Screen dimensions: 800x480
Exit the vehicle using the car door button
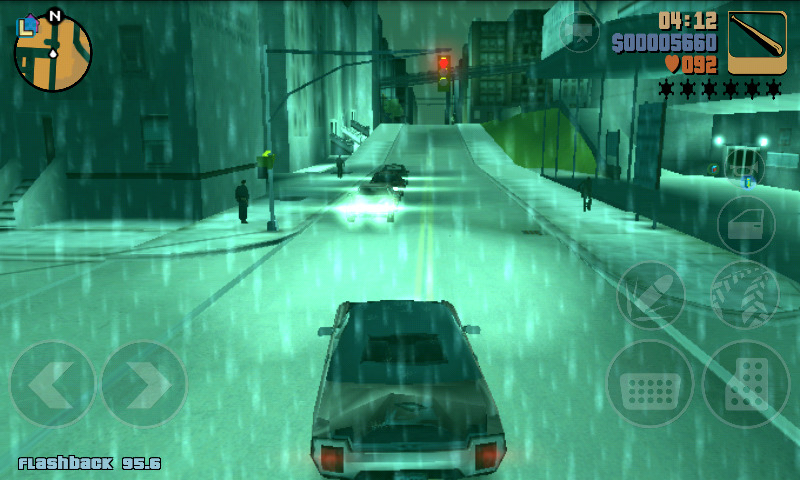(746, 225)
